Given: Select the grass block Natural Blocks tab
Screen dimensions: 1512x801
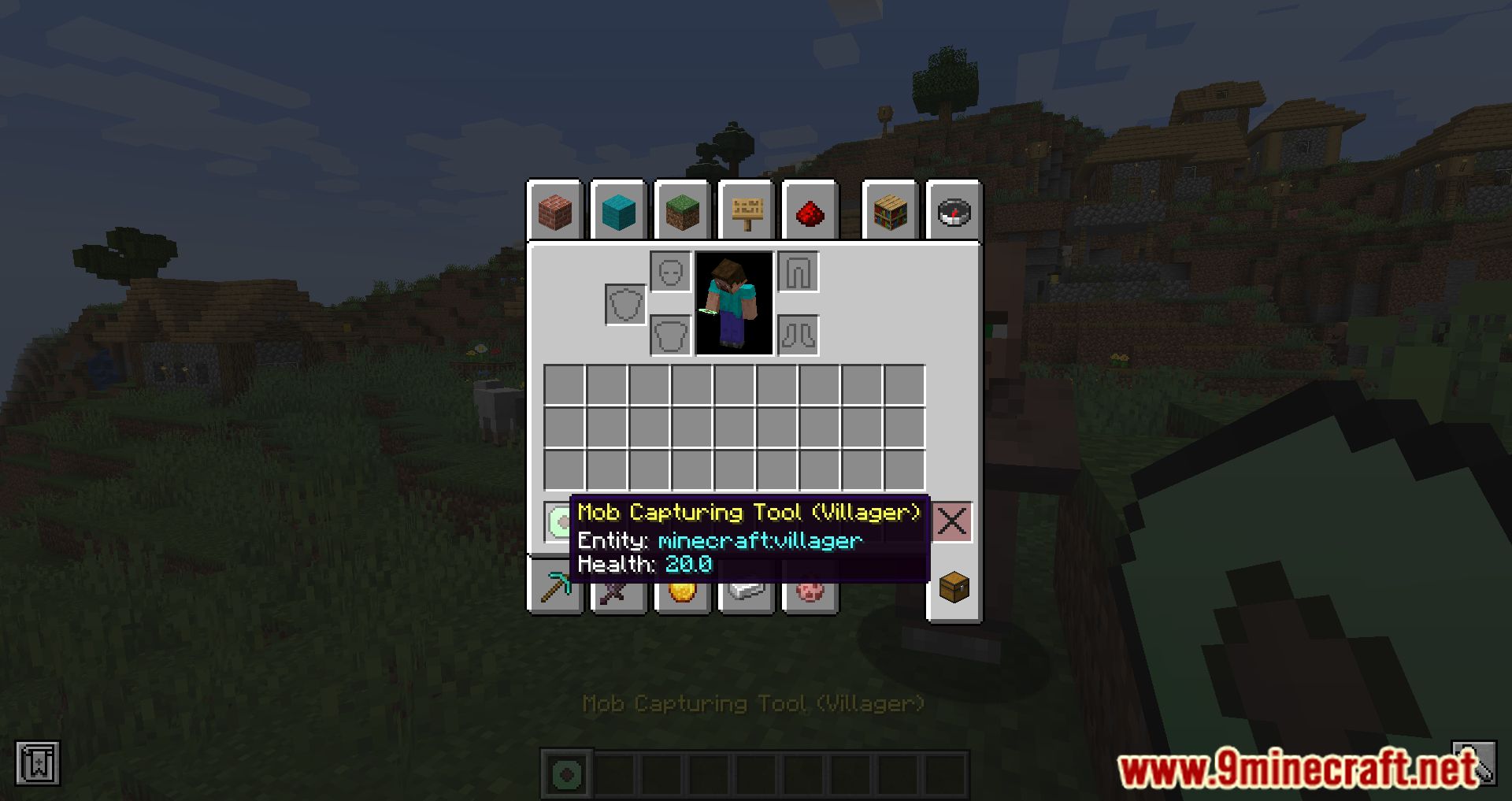Looking at the screenshot, I should 683,211.
